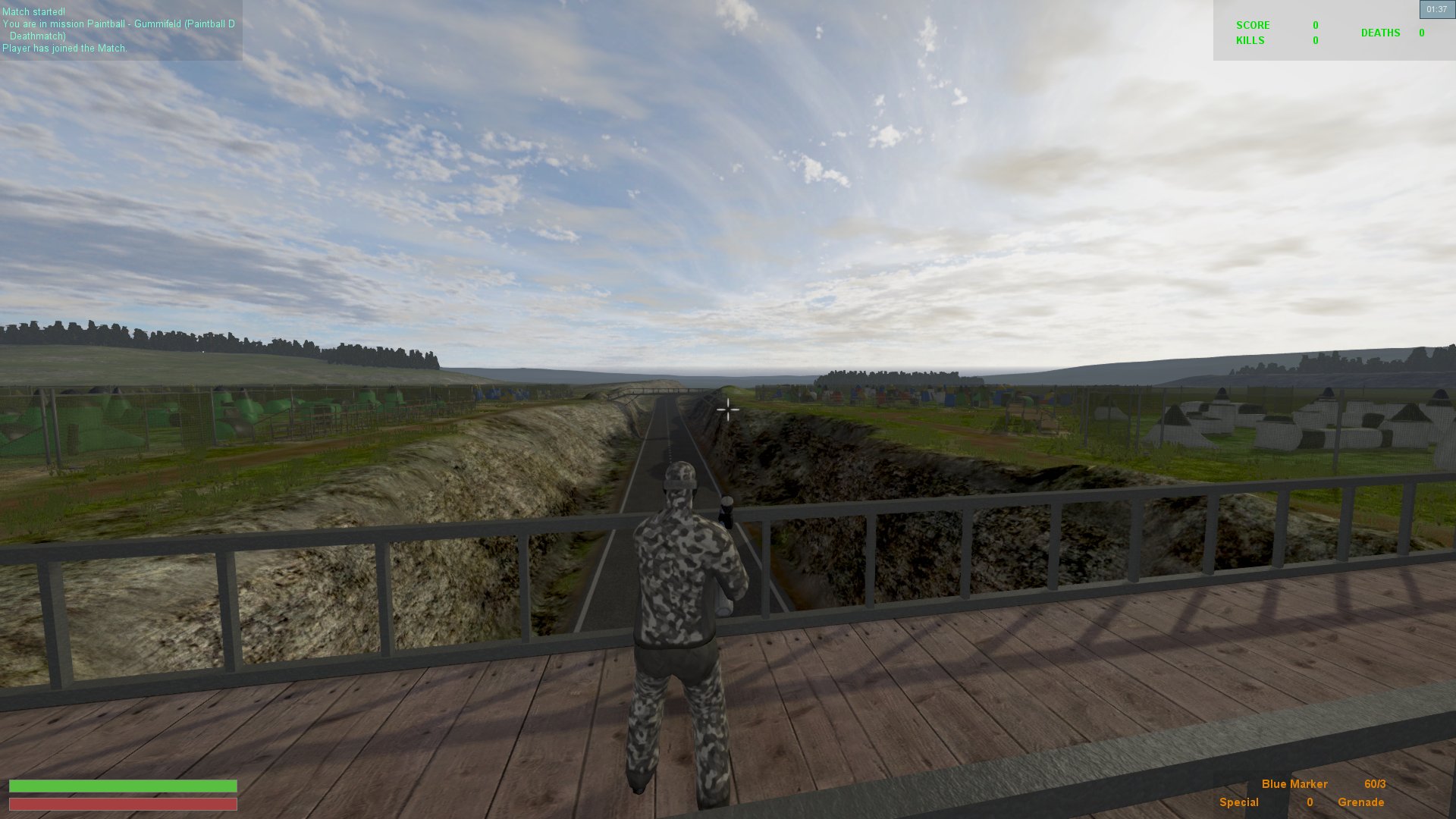The width and height of the screenshot is (1456, 819).
Task: Click the zero beside DEATHS
Action: [x=1421, y=33]
